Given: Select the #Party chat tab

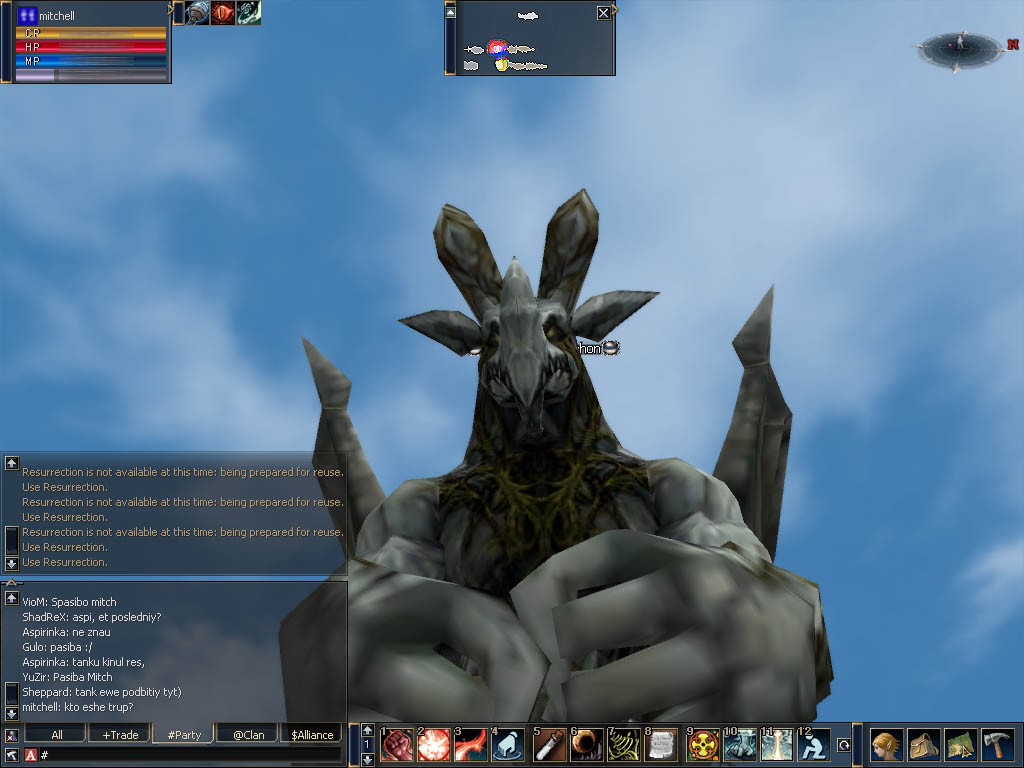Looking at the screenshot, I should (184, 735).
